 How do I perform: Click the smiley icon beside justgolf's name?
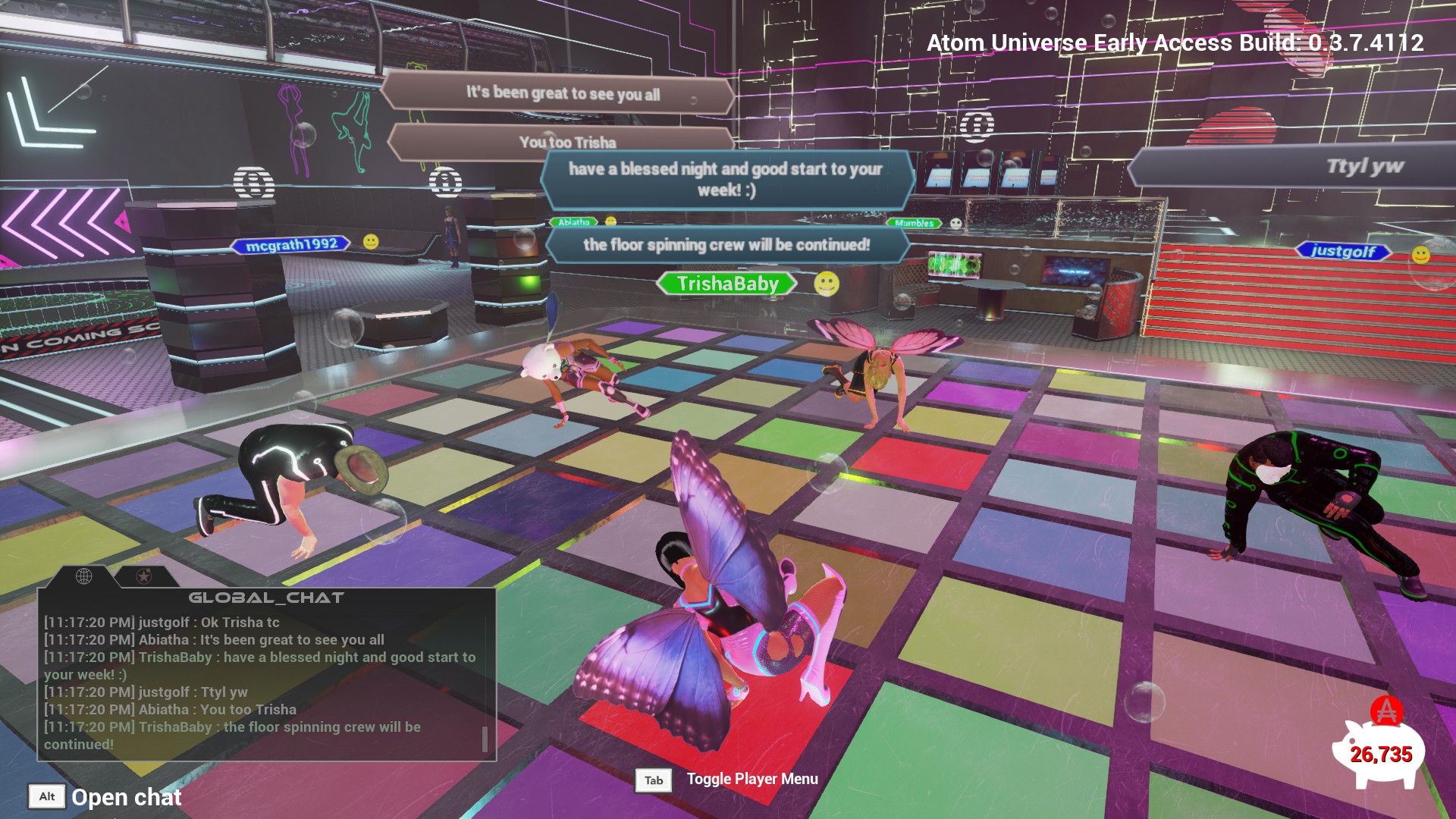[x=1420, y=255]
